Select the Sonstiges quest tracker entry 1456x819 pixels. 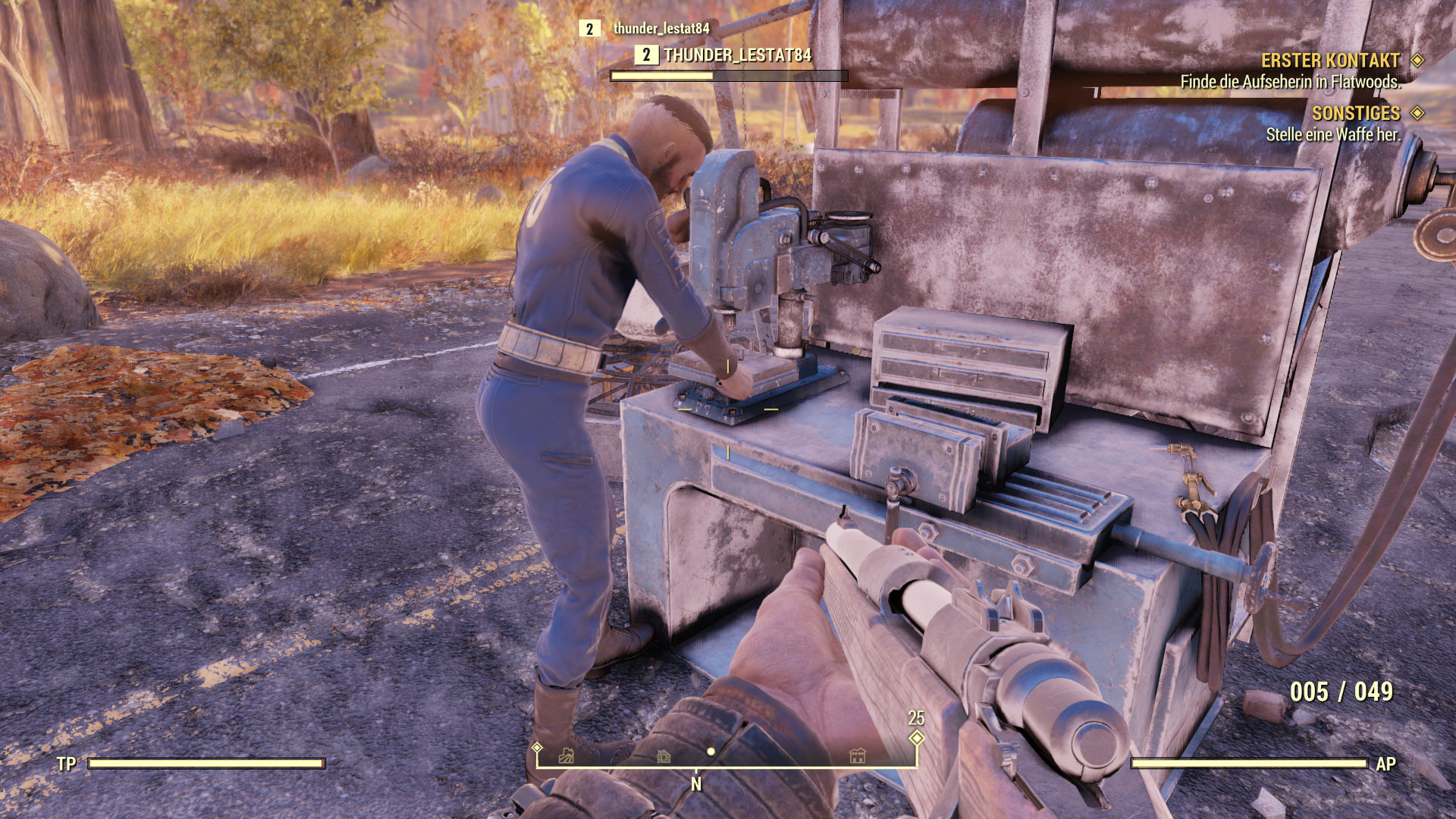pyautogui.click(x=1355, y=114)
